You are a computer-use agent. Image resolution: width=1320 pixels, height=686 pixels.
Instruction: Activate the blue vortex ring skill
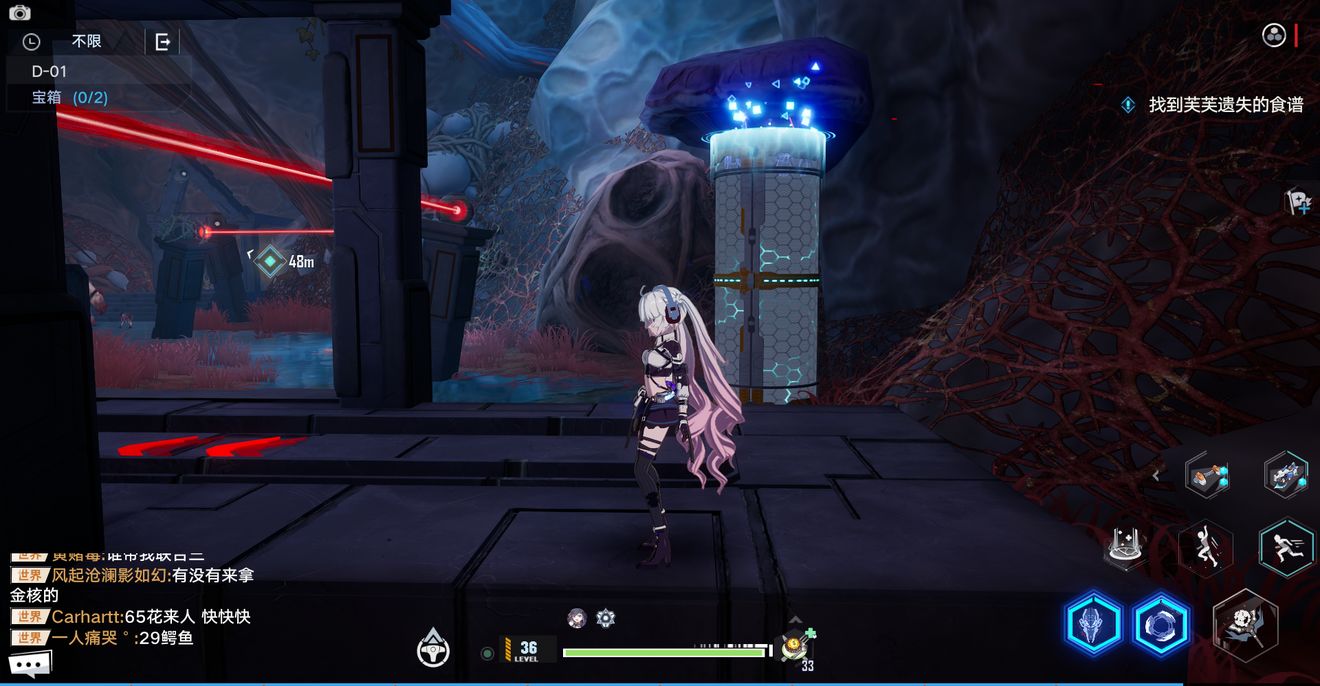[1161, 625]
